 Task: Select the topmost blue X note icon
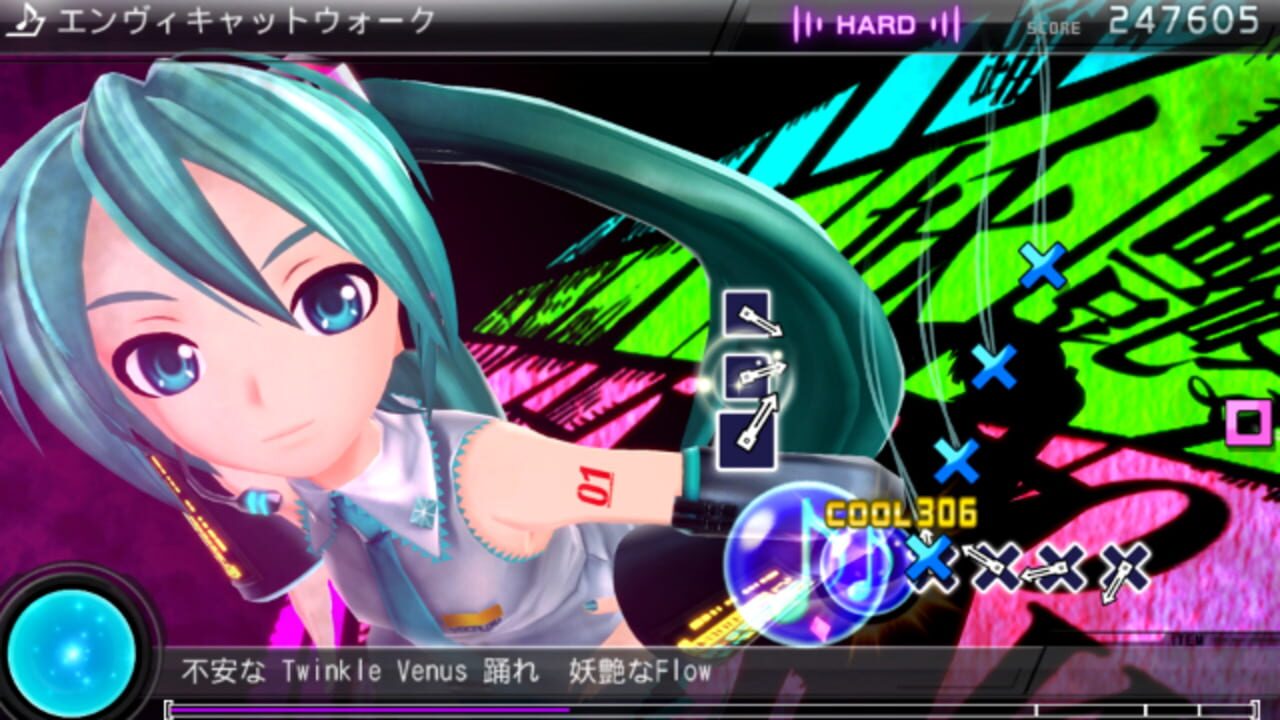(1040, 265)
